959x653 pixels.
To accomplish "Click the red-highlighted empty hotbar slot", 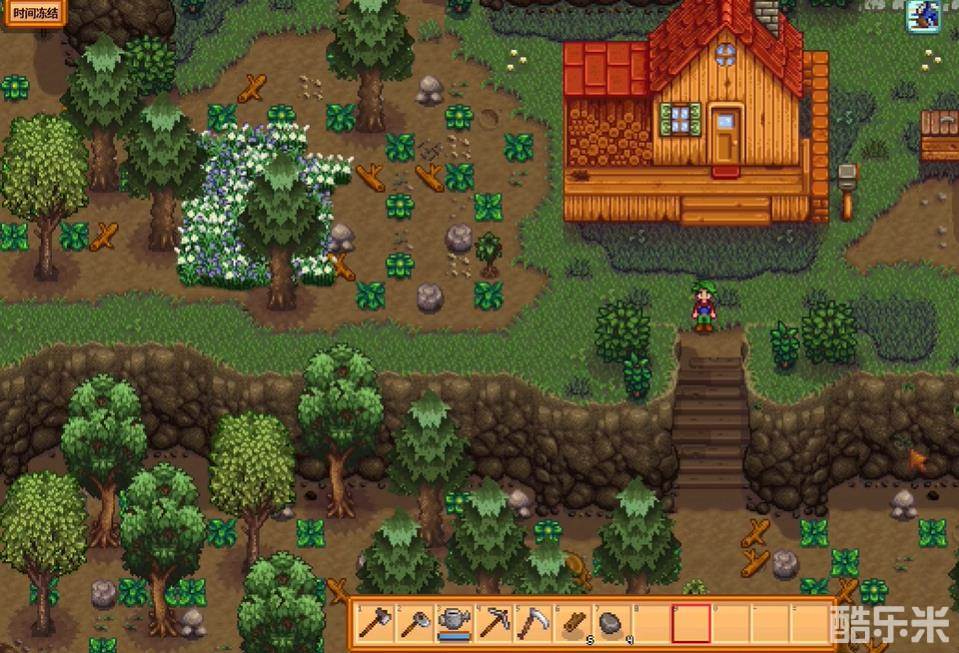I will pos(690,623).
